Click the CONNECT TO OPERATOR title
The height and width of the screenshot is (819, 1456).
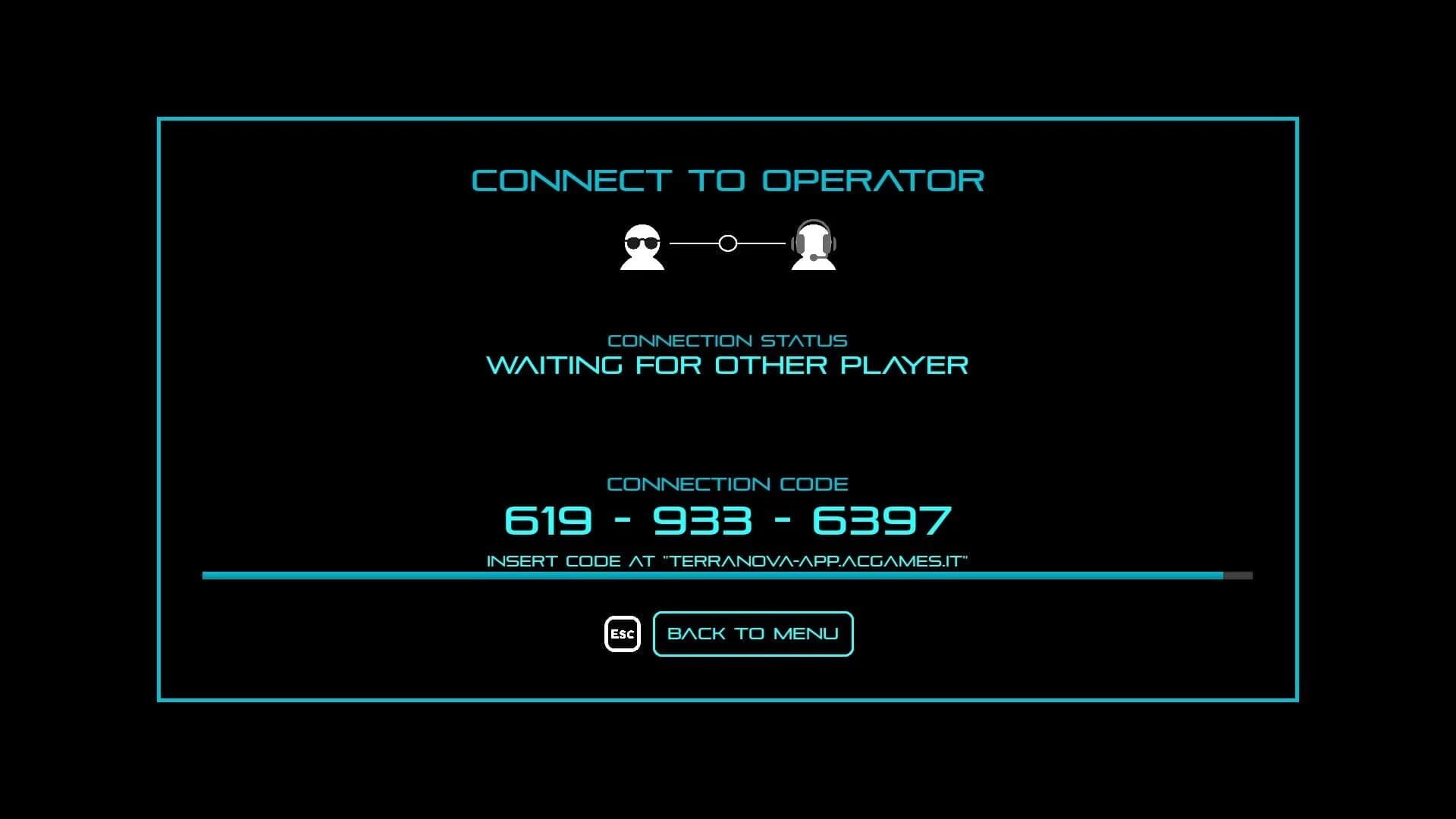[726, 180]
